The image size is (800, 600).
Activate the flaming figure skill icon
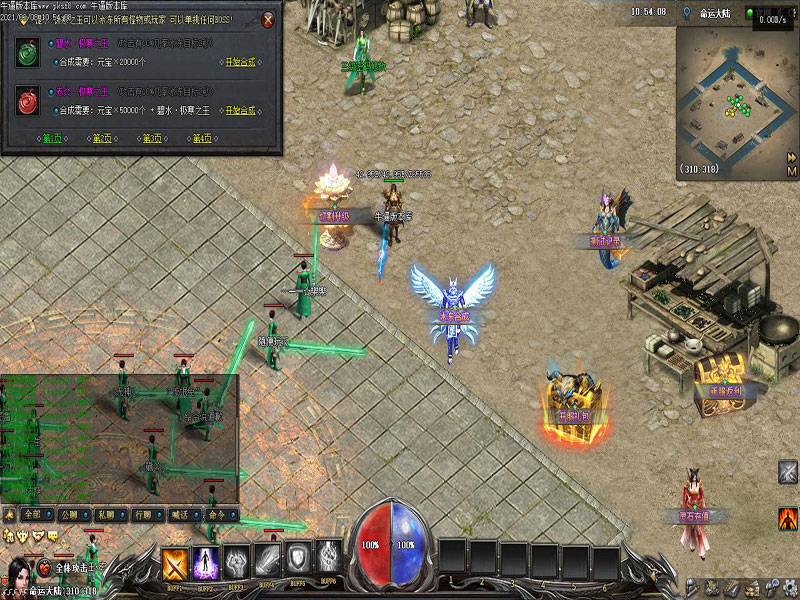[x=788, y=517]
